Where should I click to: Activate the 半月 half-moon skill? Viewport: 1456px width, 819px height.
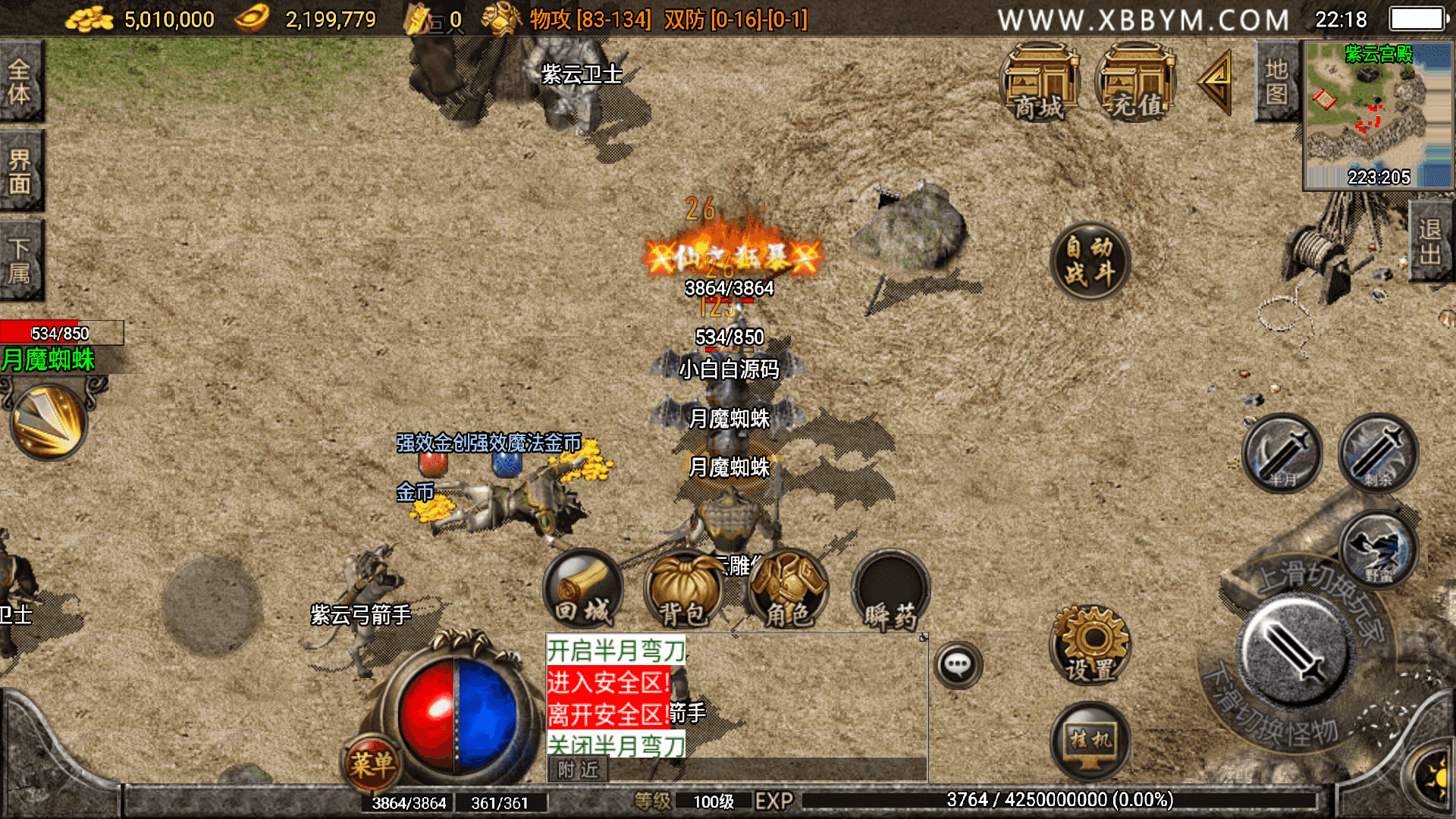click(x=1282, y=453)
